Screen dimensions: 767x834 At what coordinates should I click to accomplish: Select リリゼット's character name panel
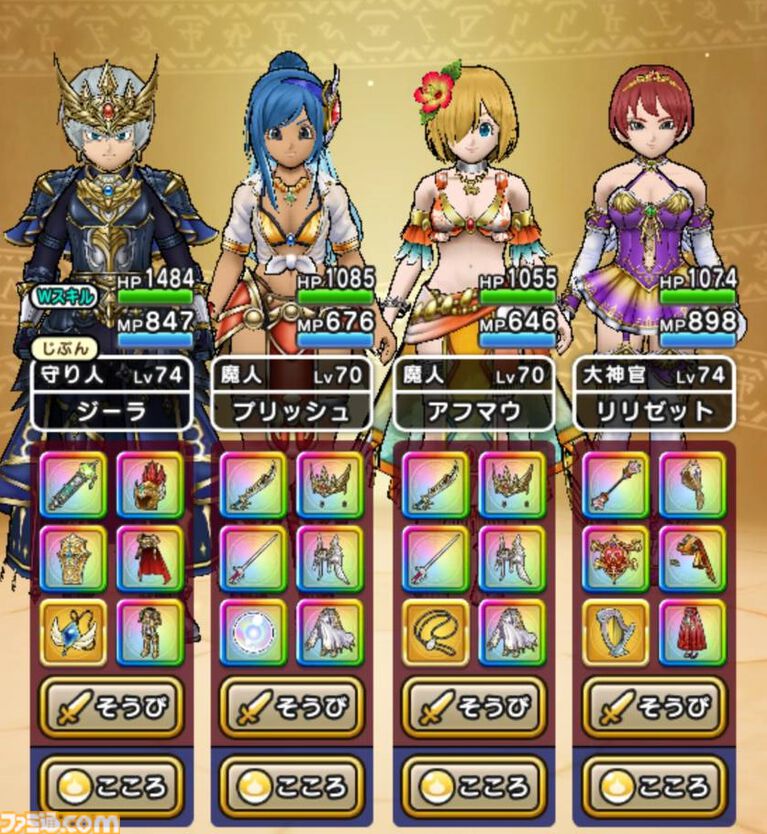[655, 410]
